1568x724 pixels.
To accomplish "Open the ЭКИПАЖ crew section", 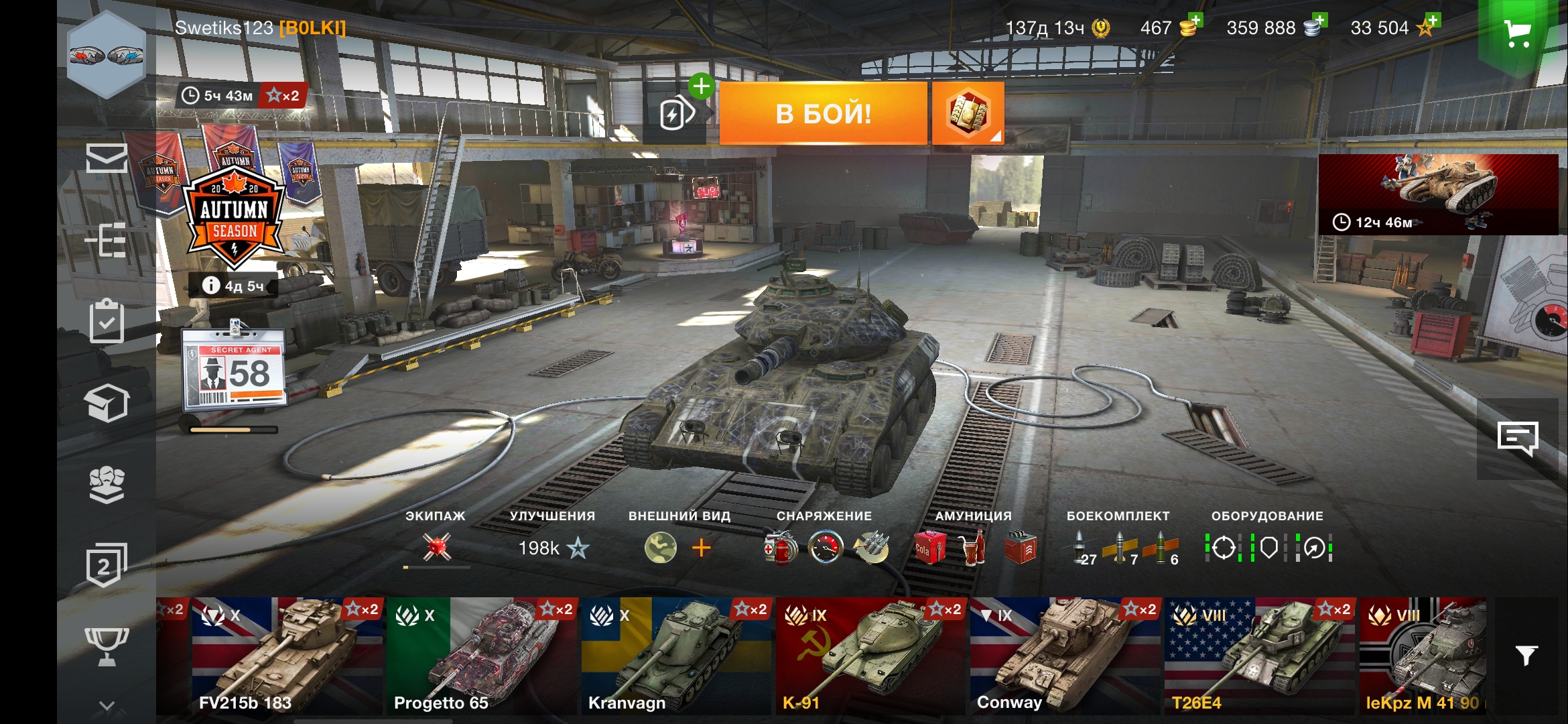I will coord(436,547).
